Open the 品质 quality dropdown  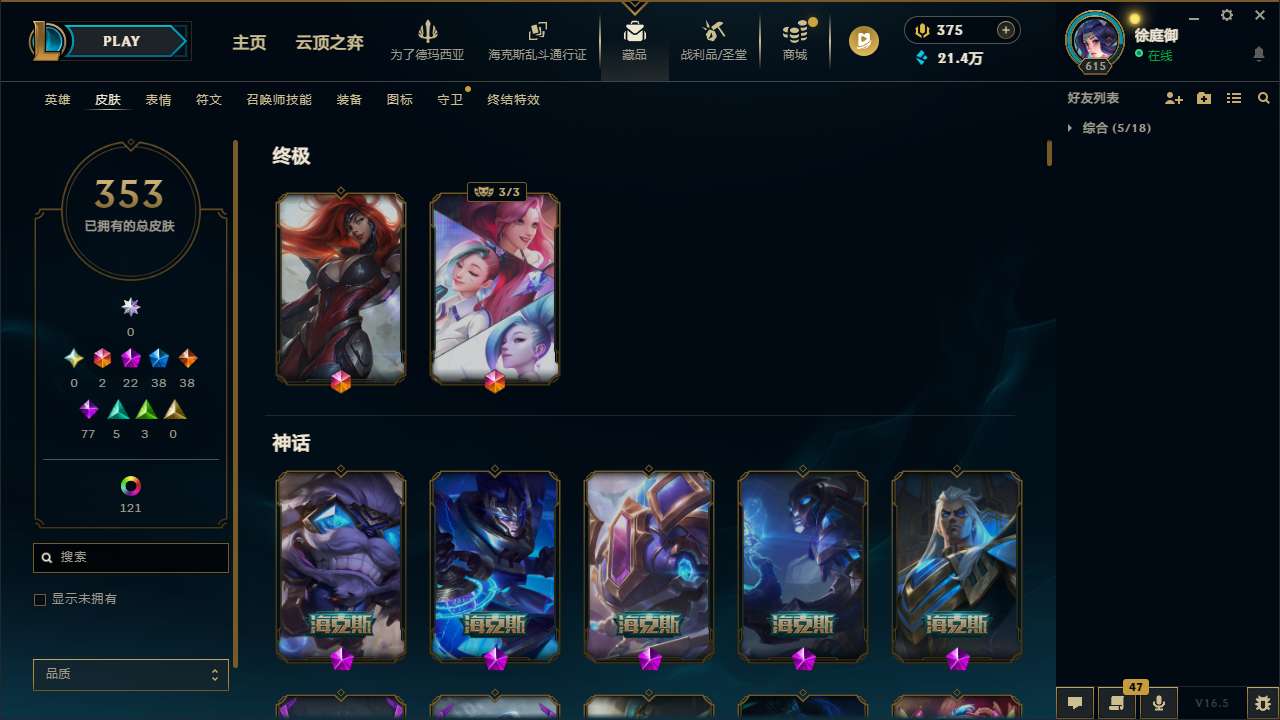pyautogui.click(x=130, y=674)
